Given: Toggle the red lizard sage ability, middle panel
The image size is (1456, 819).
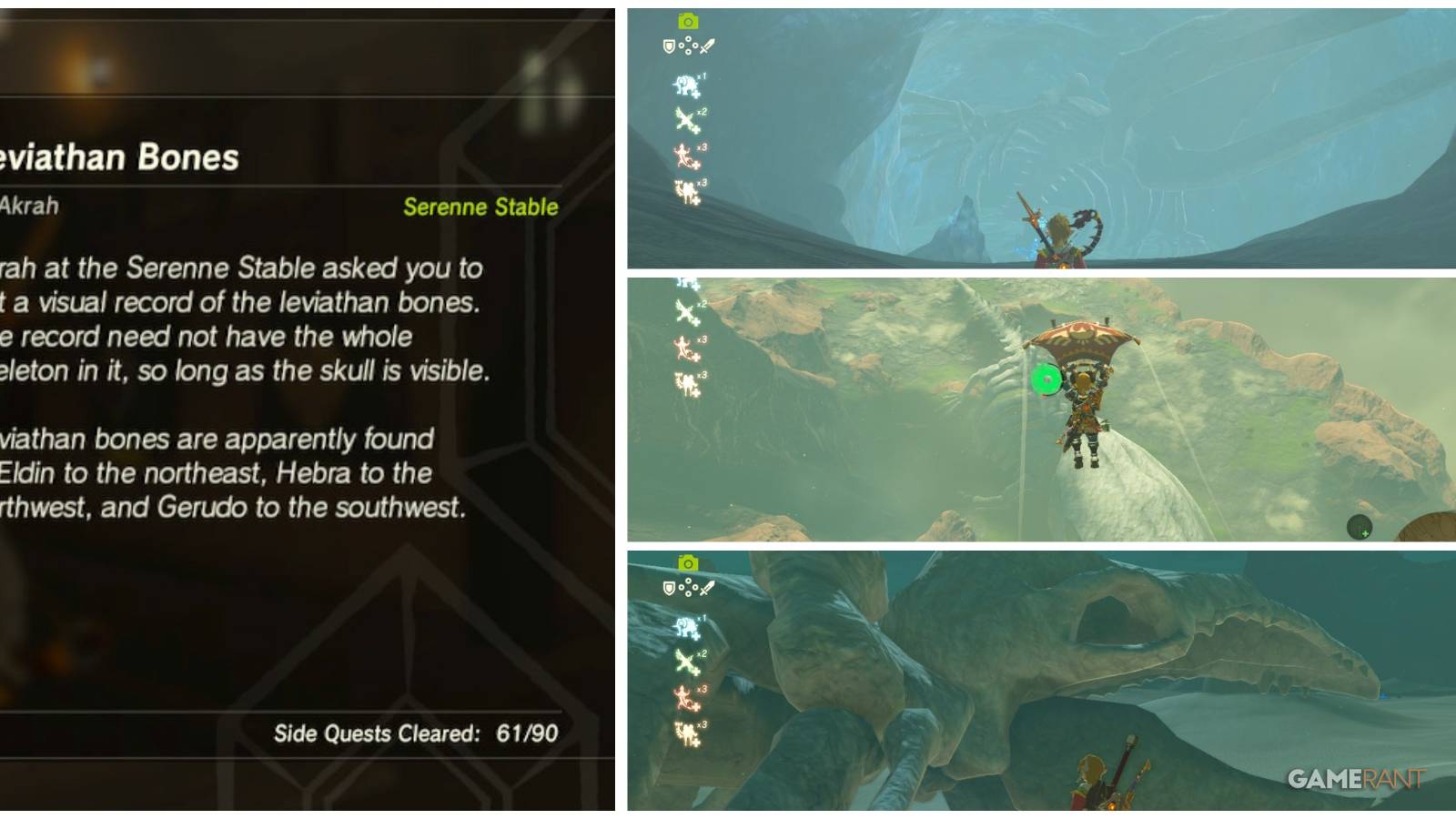Looking at the screenshot, I should coord(682,348).
